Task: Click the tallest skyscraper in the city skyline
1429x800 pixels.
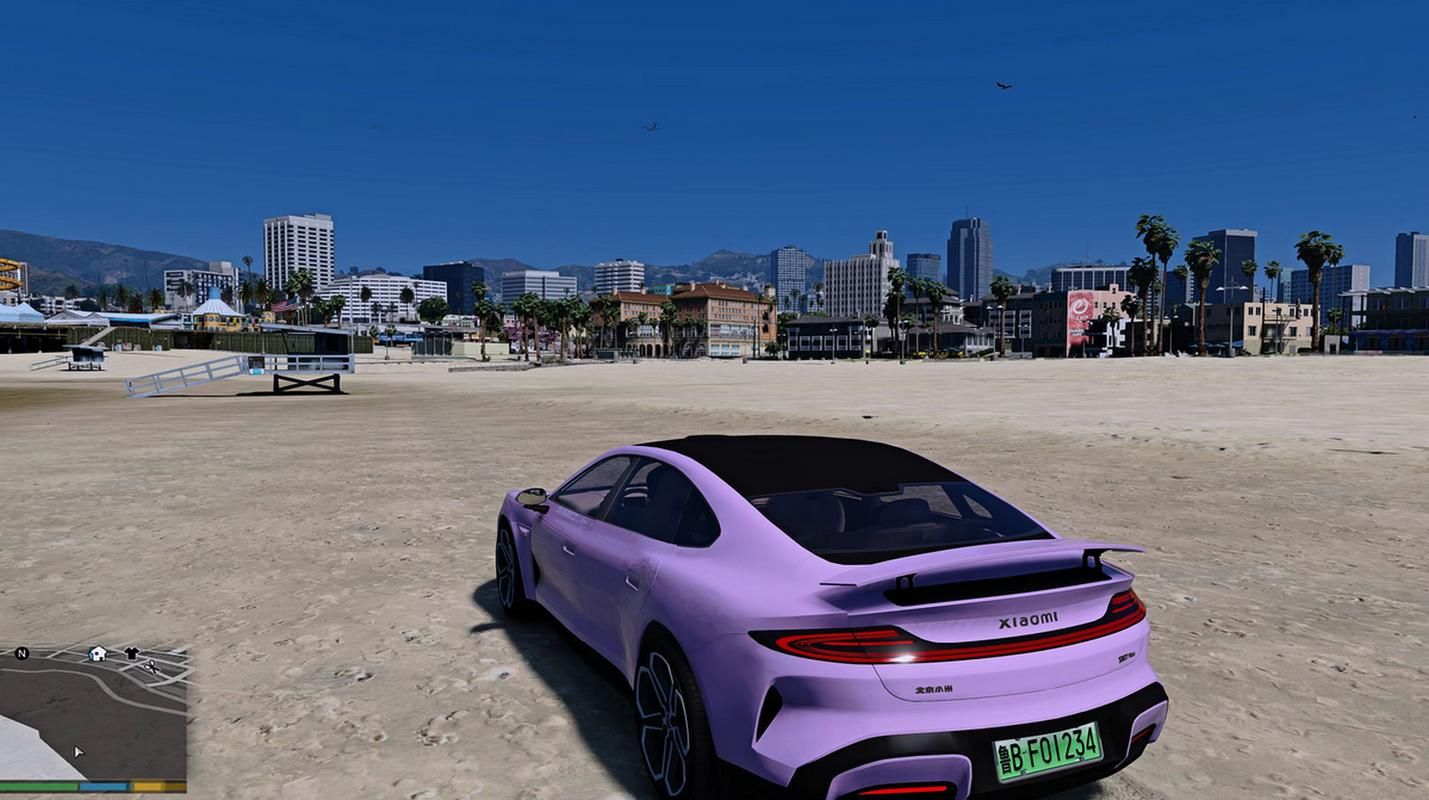Action: [x=964, y=245]
